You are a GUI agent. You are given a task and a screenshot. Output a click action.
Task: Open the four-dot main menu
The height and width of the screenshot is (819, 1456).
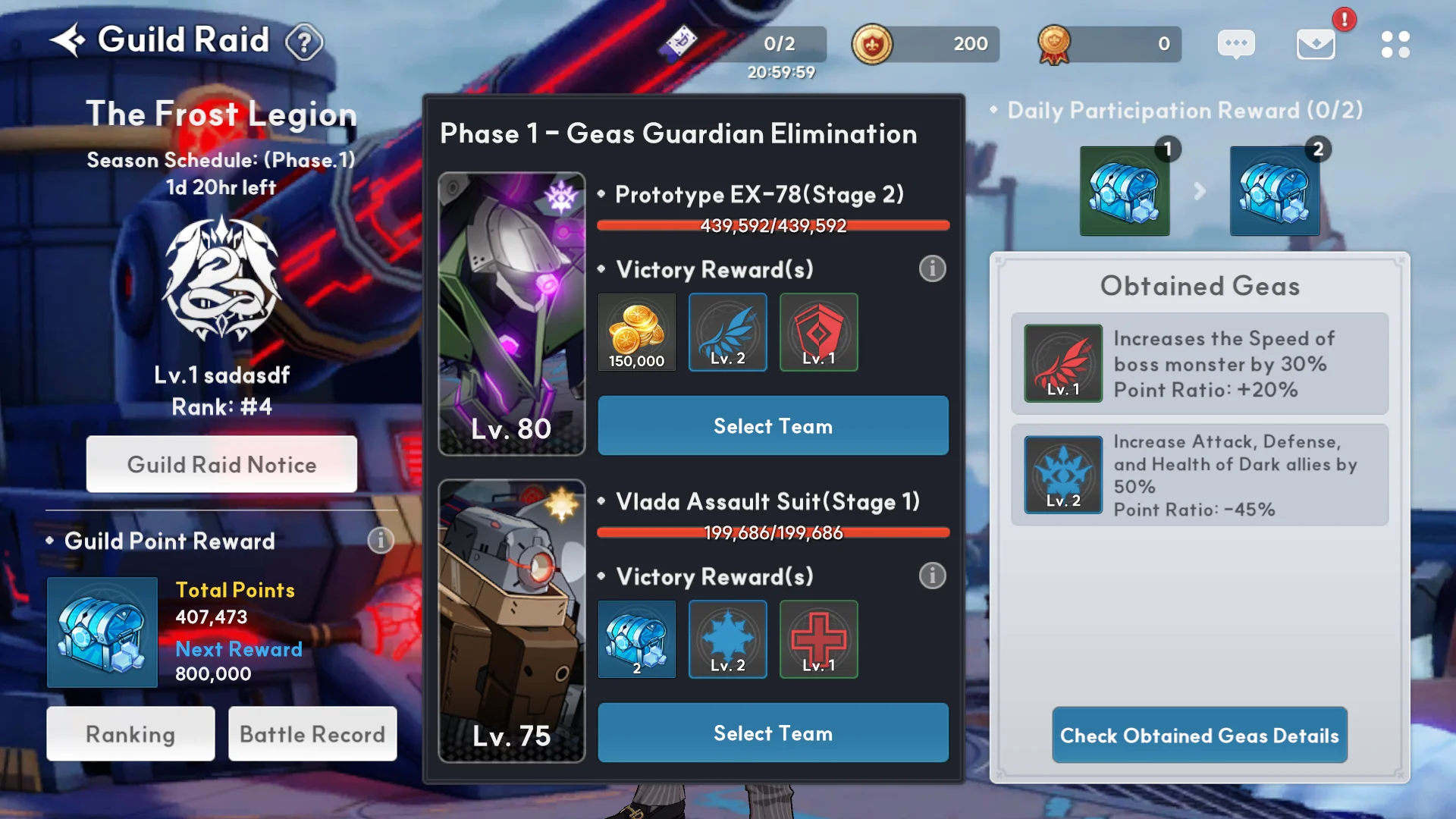coord(1395,44)
